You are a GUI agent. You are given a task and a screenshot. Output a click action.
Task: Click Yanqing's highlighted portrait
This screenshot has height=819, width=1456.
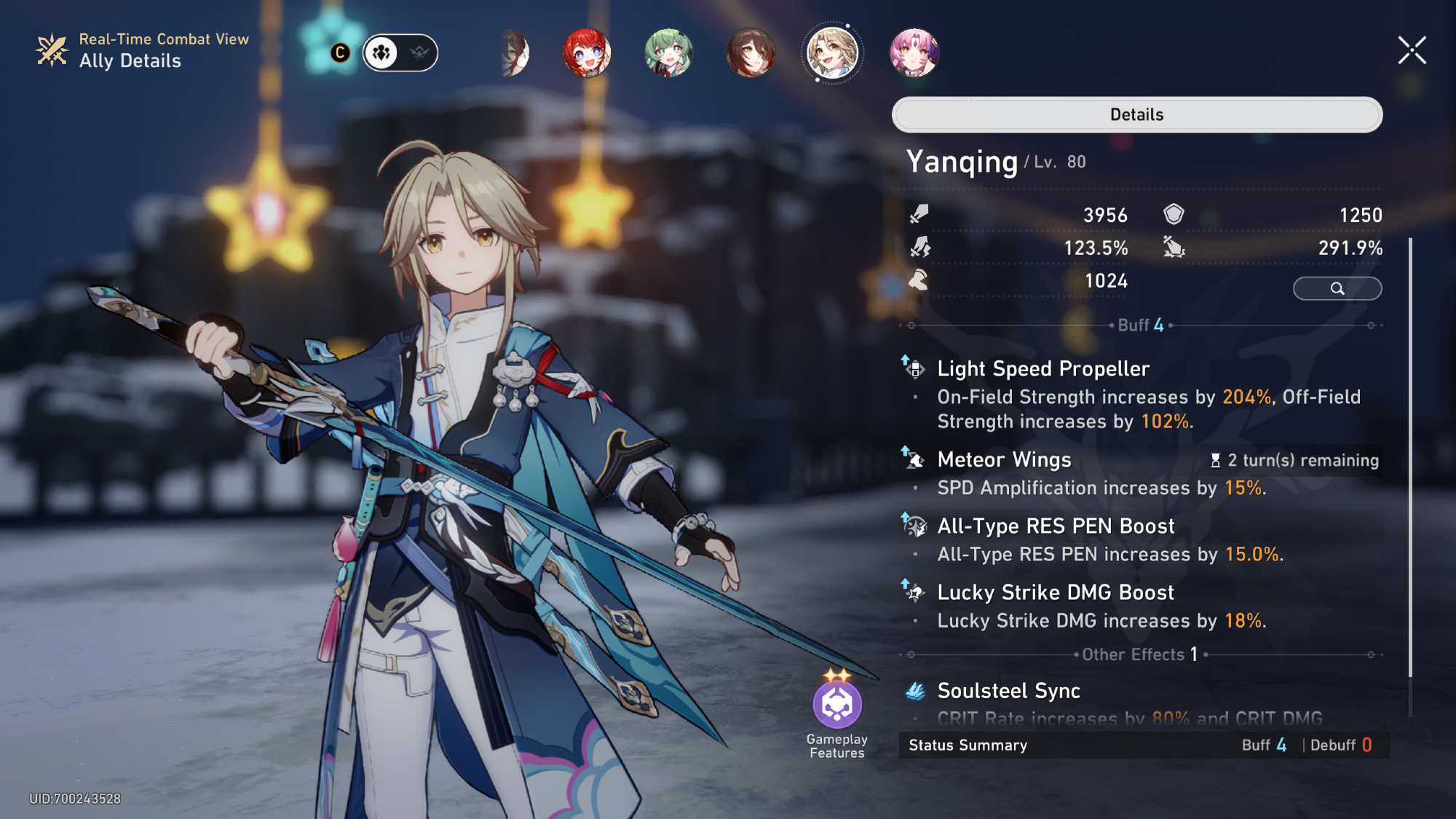tap(832, 52)
